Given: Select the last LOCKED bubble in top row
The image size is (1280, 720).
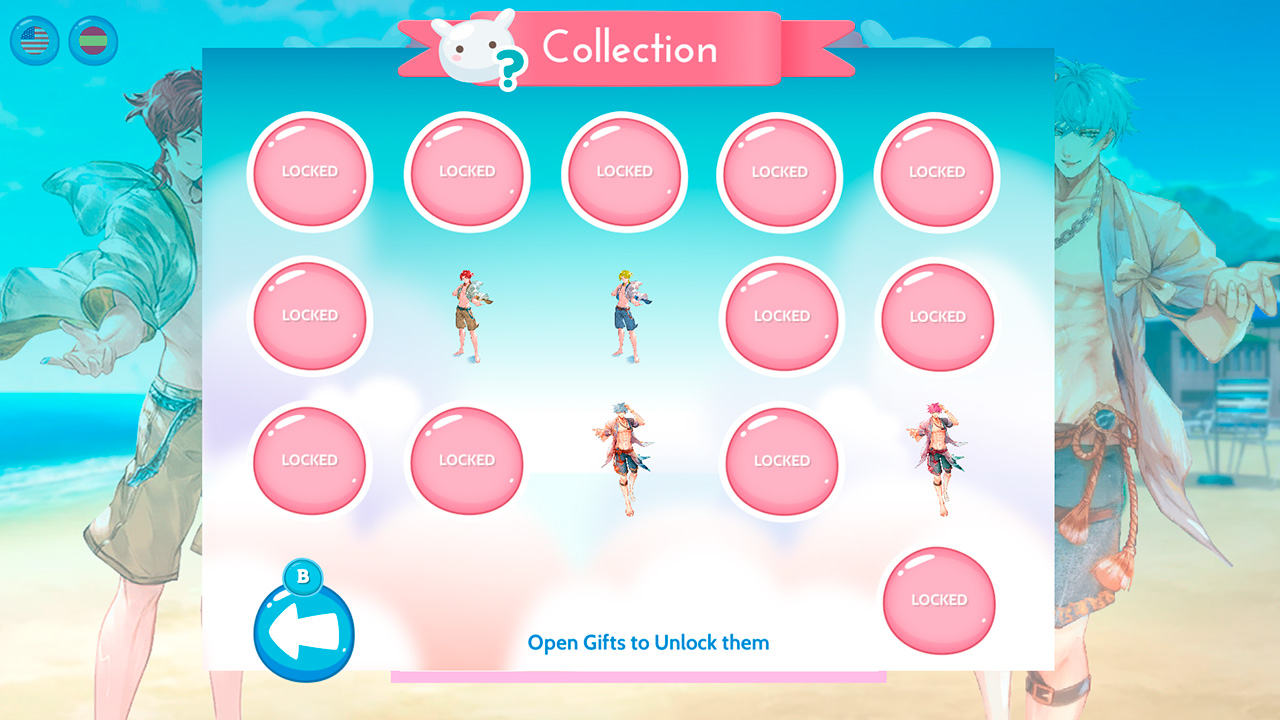Looking at the screenshot, I should click(x=937, y=172).
